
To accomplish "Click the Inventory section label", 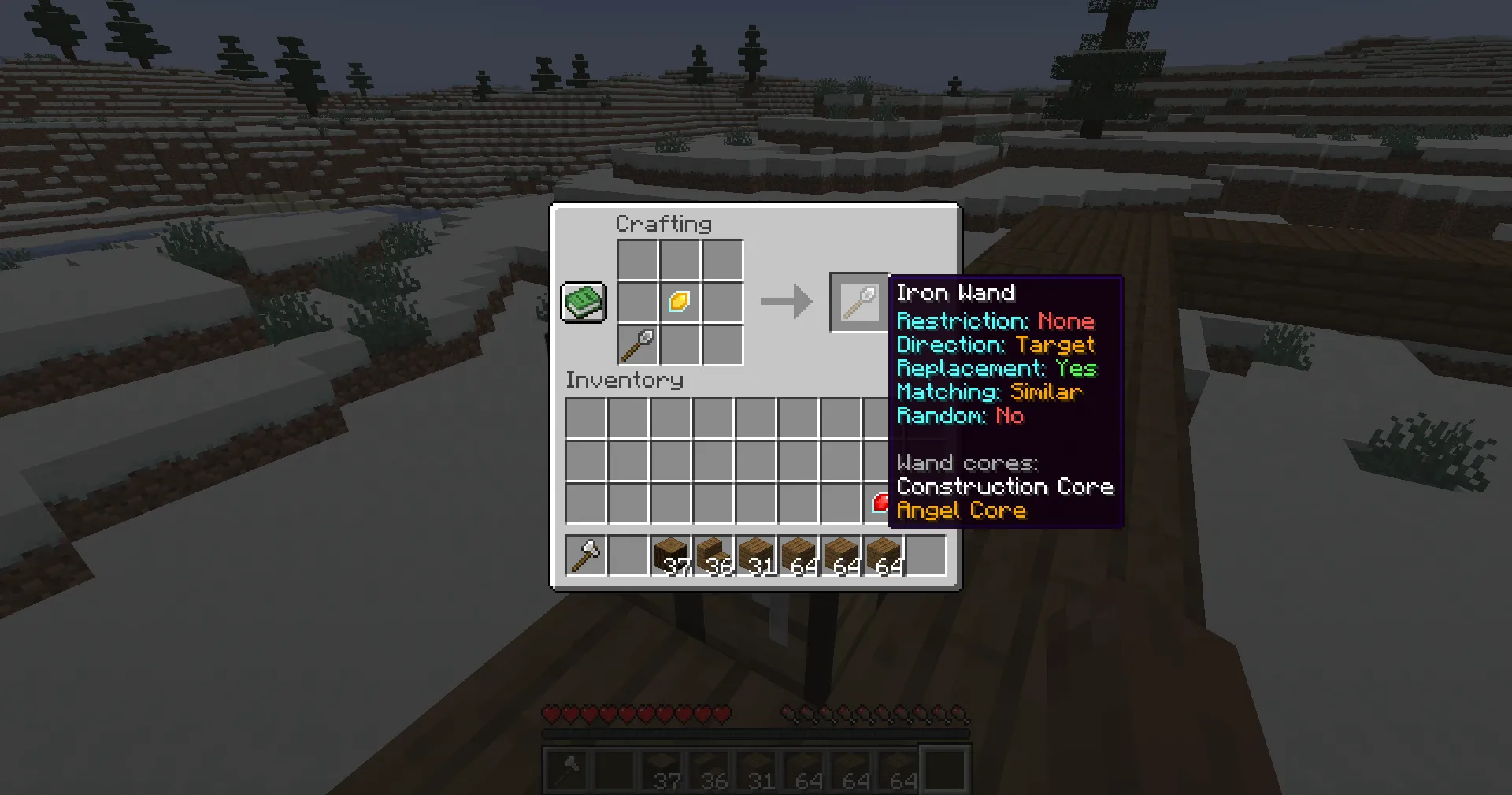I will 624,380.
